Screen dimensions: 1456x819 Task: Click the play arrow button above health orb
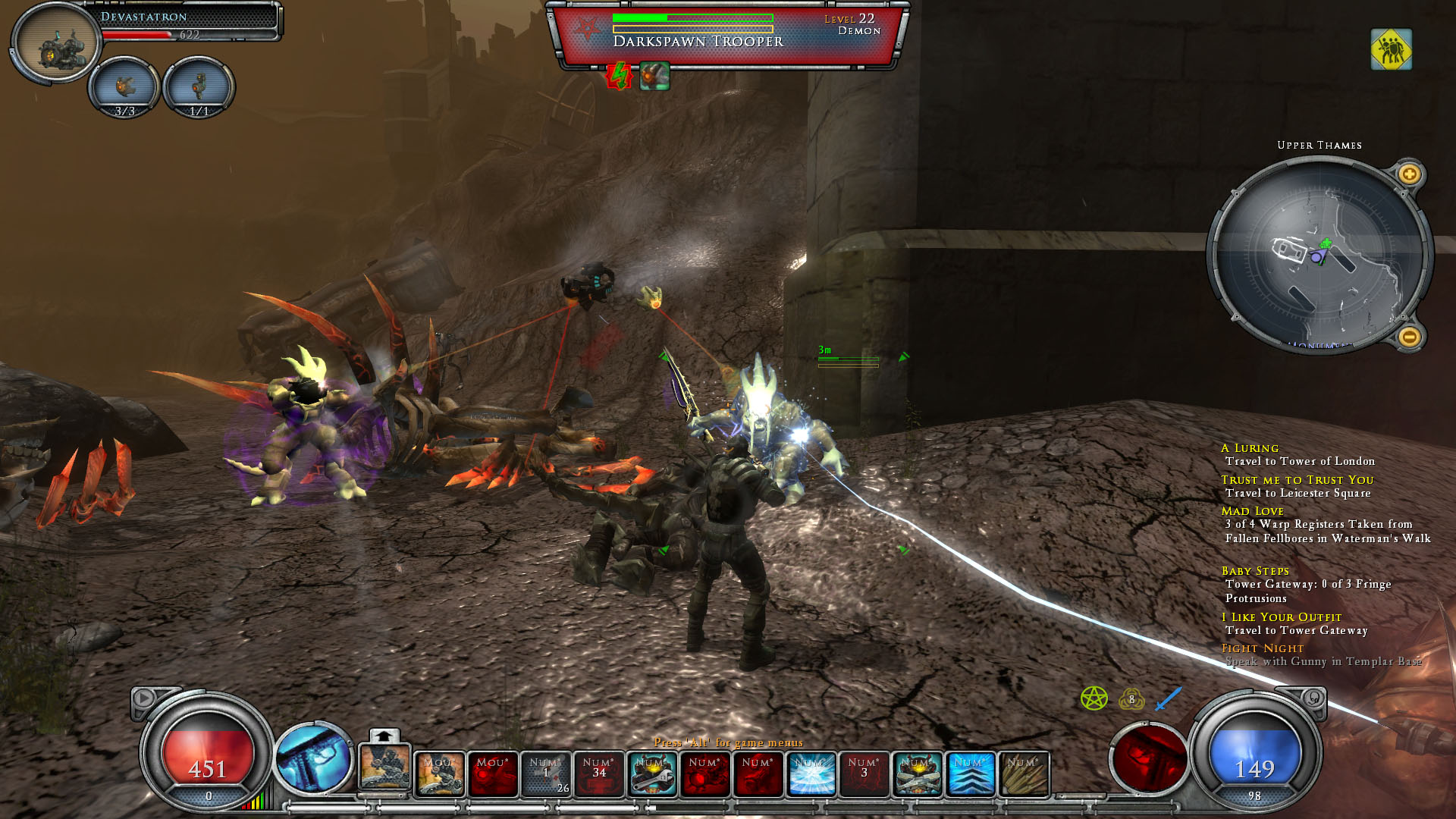point(143,698)
